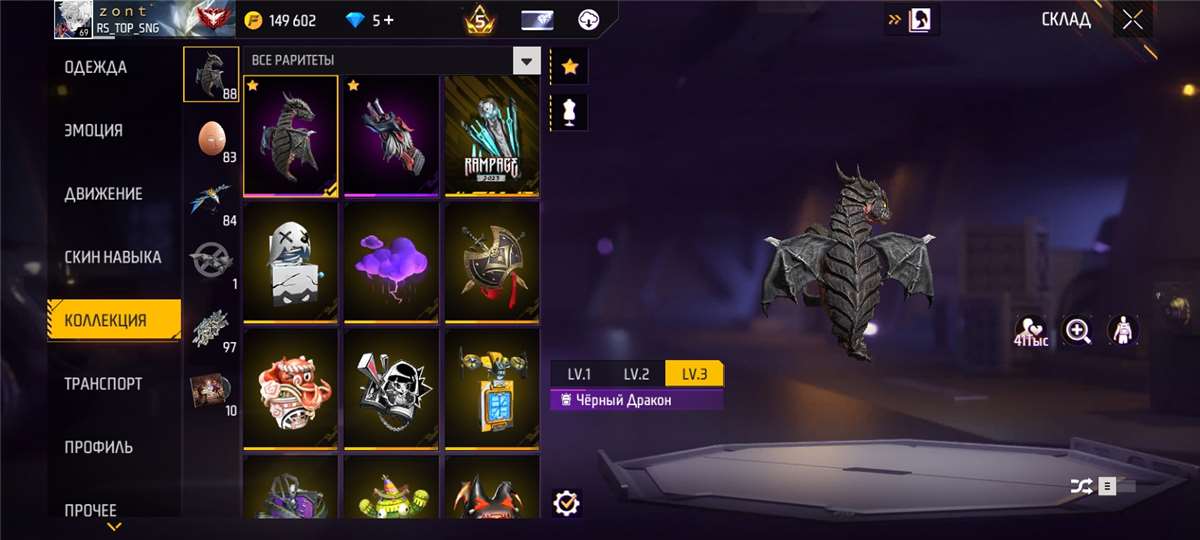Switch to the Эмоция section

pyautogui.click(x=94, y=131)
